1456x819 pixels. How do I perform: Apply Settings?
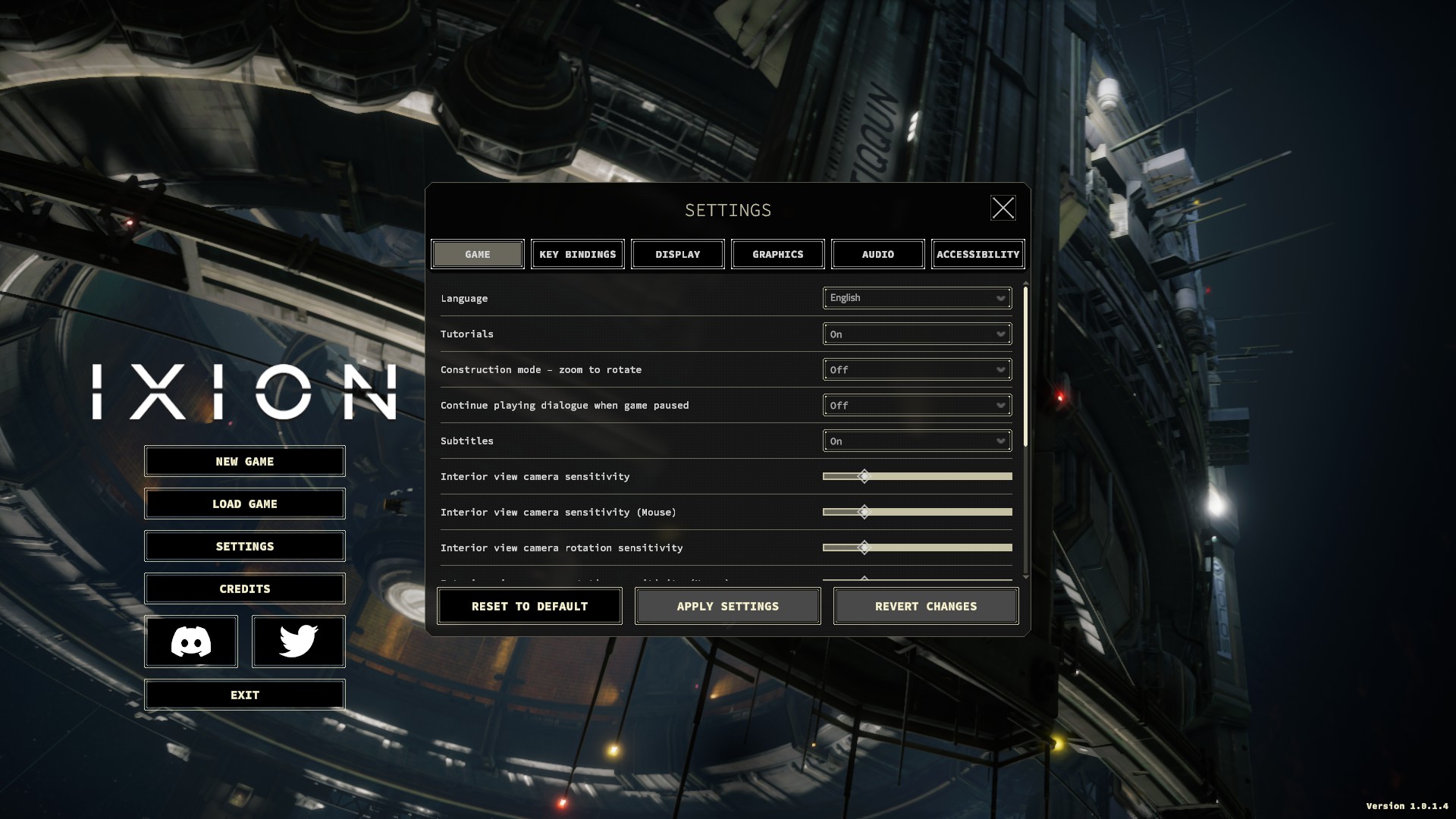pyautogui.click(x=727, y=606)
